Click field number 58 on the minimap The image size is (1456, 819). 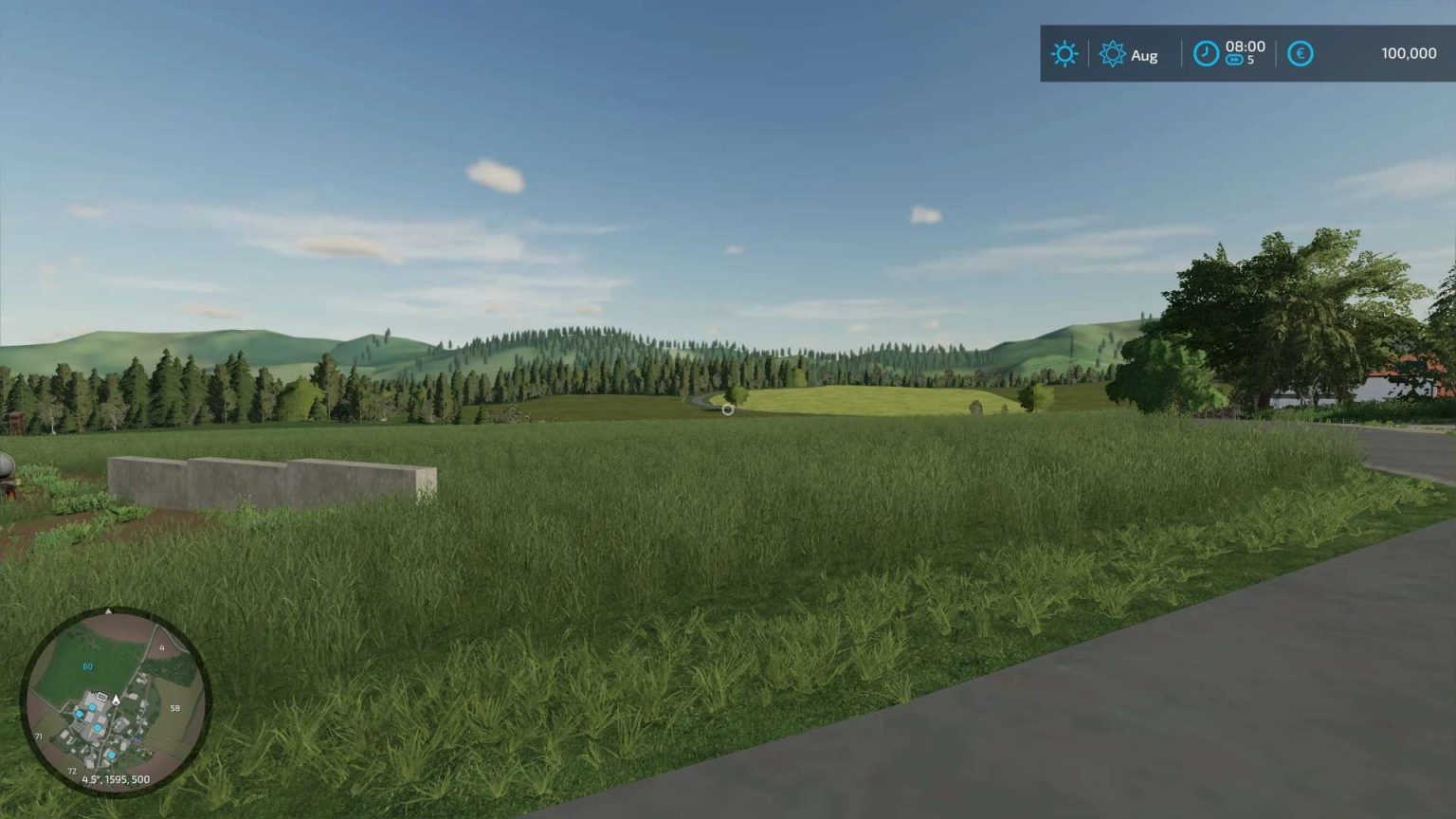[x=174, y=707]
